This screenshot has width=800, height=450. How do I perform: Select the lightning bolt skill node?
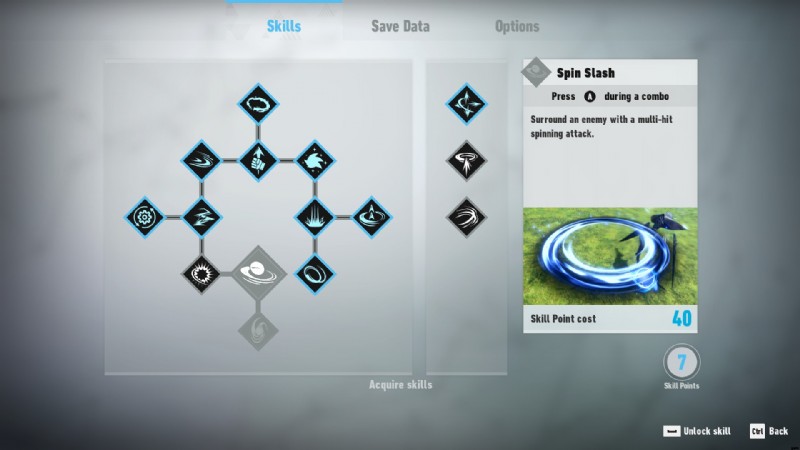pyautogui.click(x=202, y=216)
